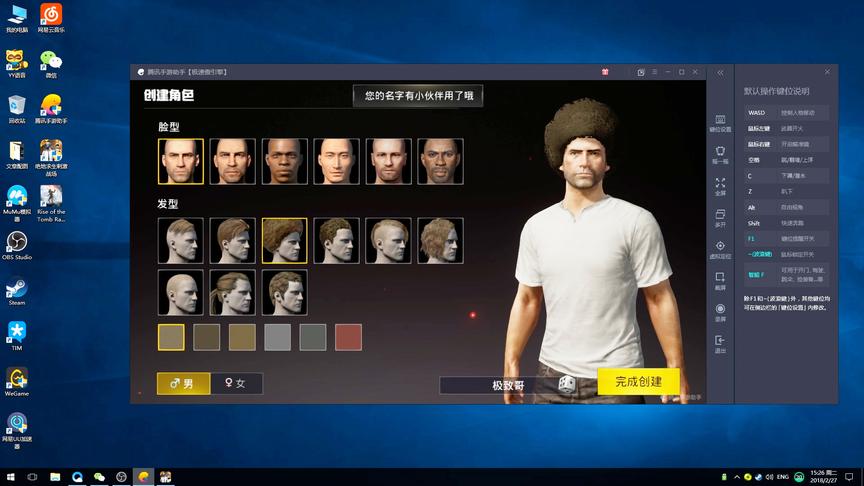Select the 女 (female) gender option

[238, 383]
